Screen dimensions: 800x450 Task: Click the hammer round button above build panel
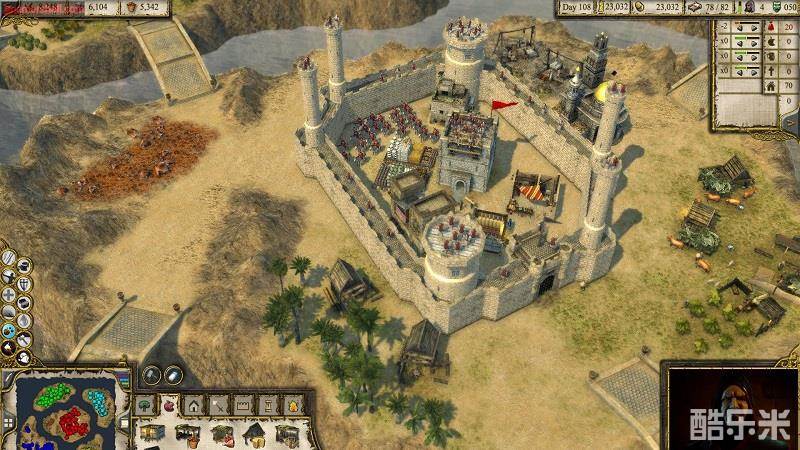pyautogui.click(x=152, y=376)
